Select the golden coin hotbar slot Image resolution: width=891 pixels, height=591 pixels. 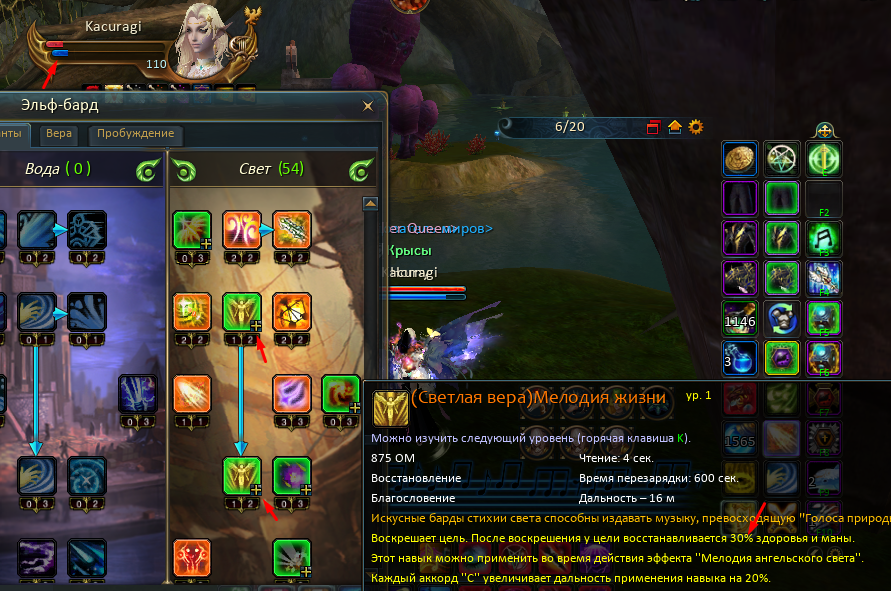(742, 158)
